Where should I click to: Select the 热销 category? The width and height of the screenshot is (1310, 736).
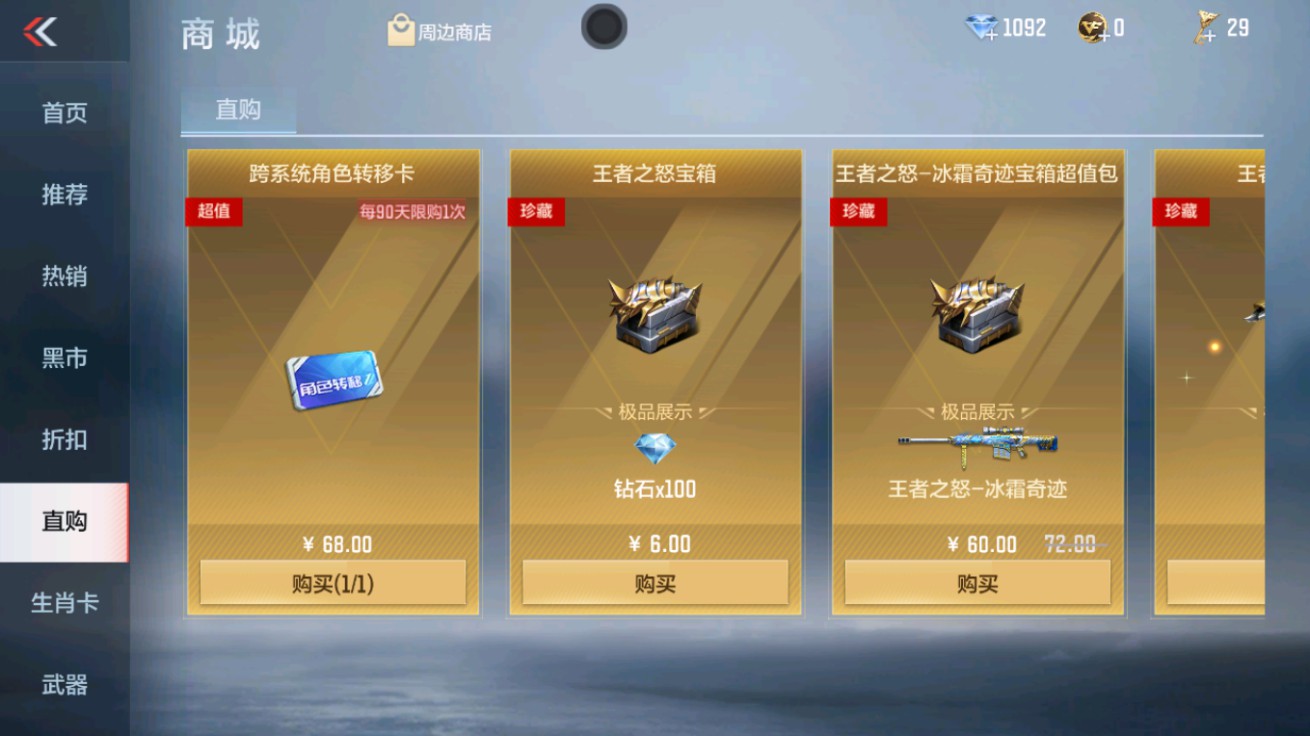click(x=62, y=278)
